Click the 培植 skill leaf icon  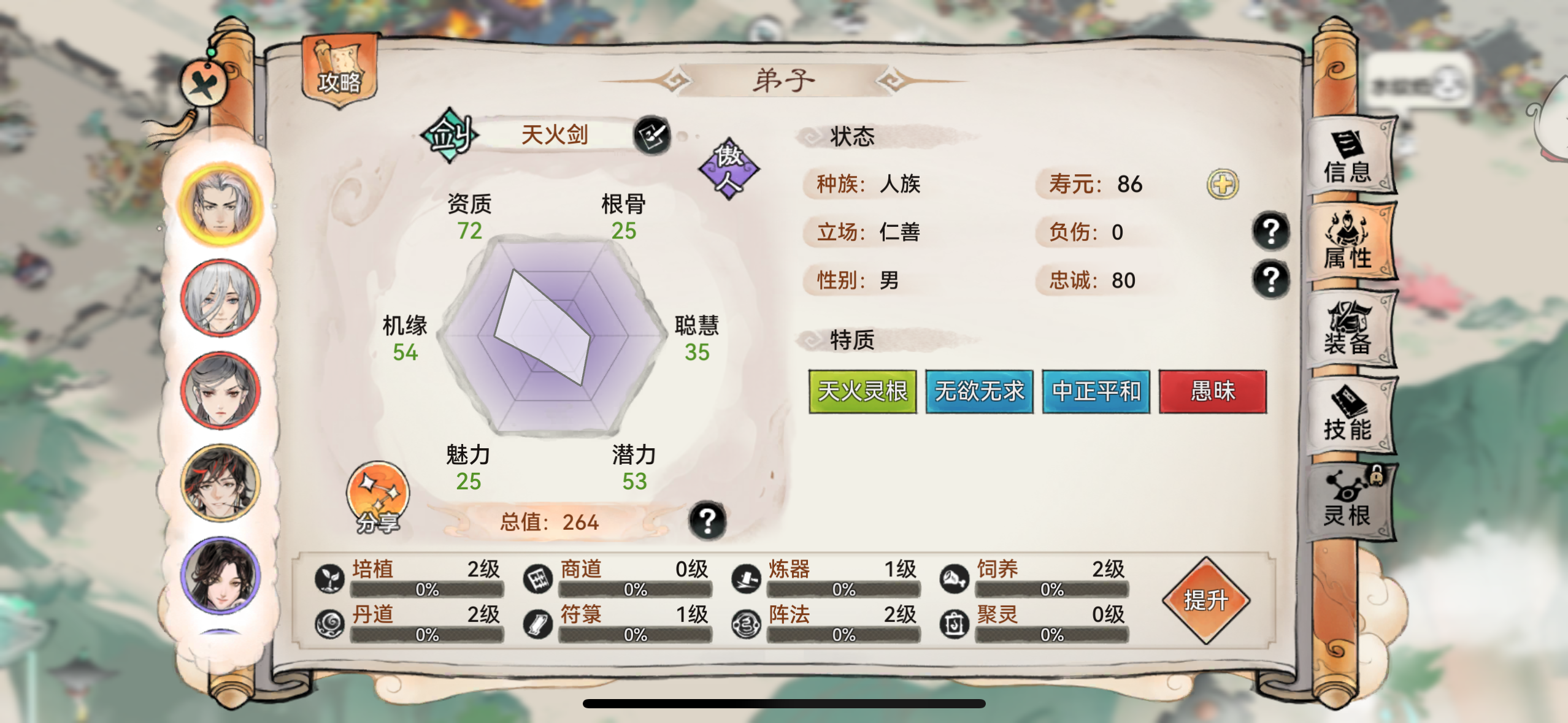[330, 578]
